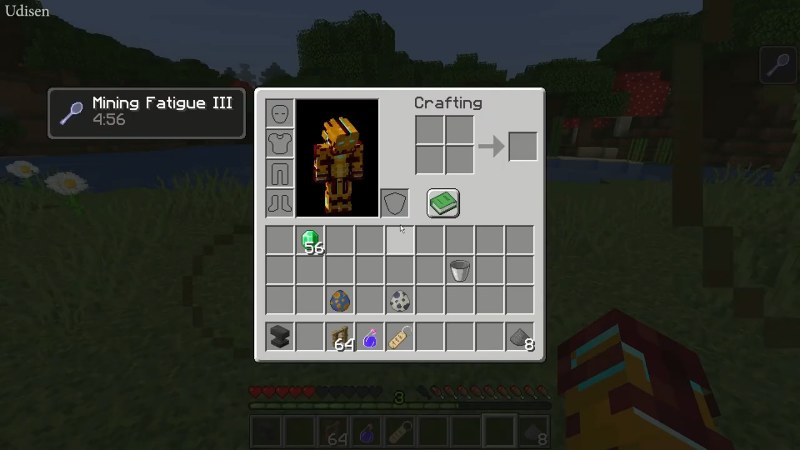Pick up the name tag item
This screenshot has width=800, height=450.
pyautogui.click(x=400, y=337)
